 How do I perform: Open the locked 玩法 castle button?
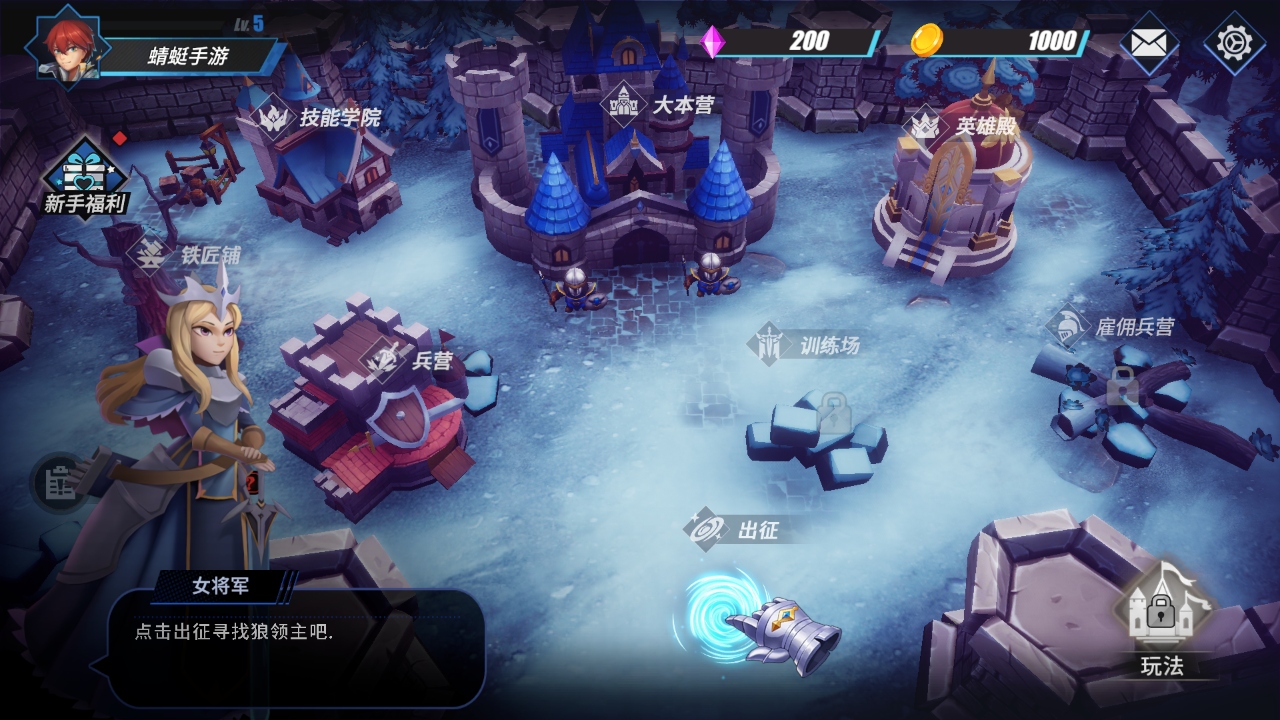(x=1161, y=616)
